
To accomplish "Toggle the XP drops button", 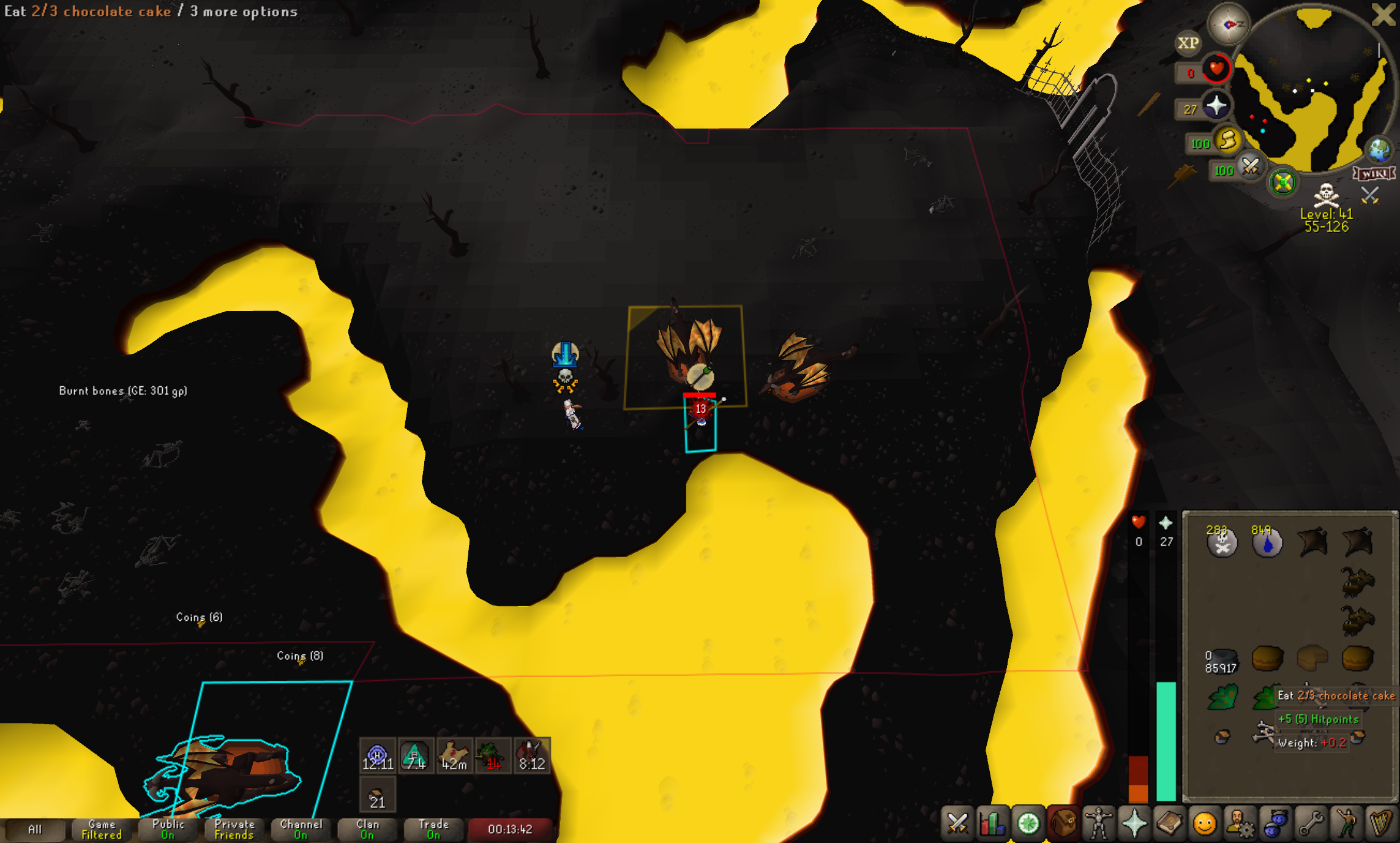I will (x=1188, y=43).
